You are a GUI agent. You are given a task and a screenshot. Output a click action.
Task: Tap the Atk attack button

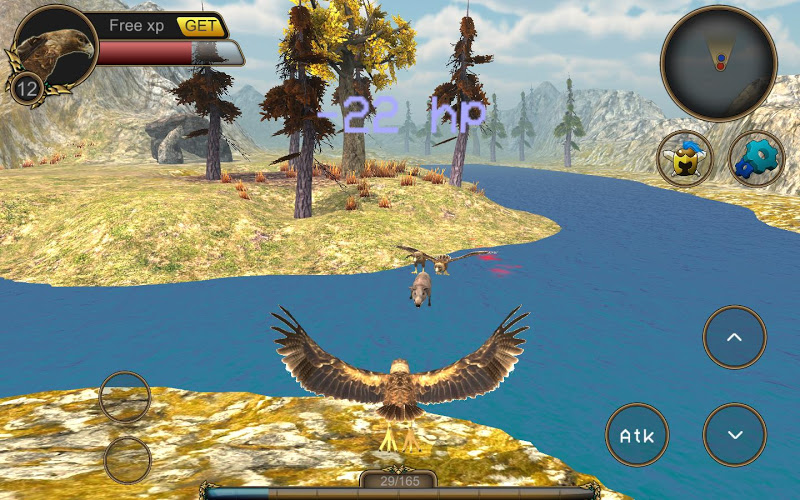pos(637,435)
